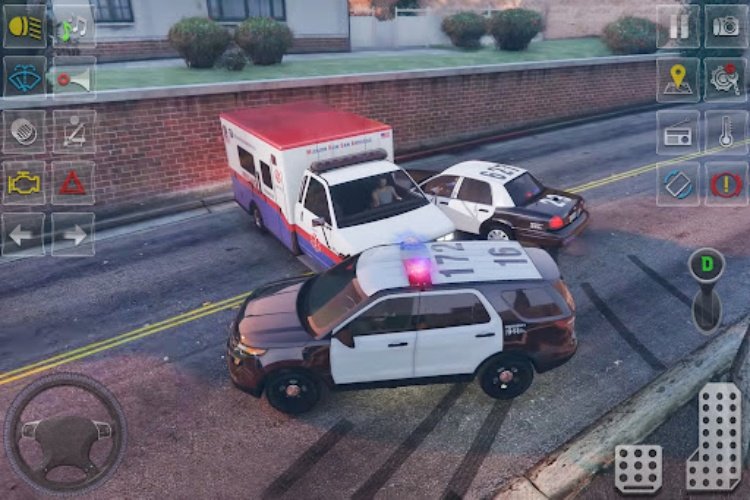Tap the seat belt icon button
The image size is (750, 500).
[73, 131]
